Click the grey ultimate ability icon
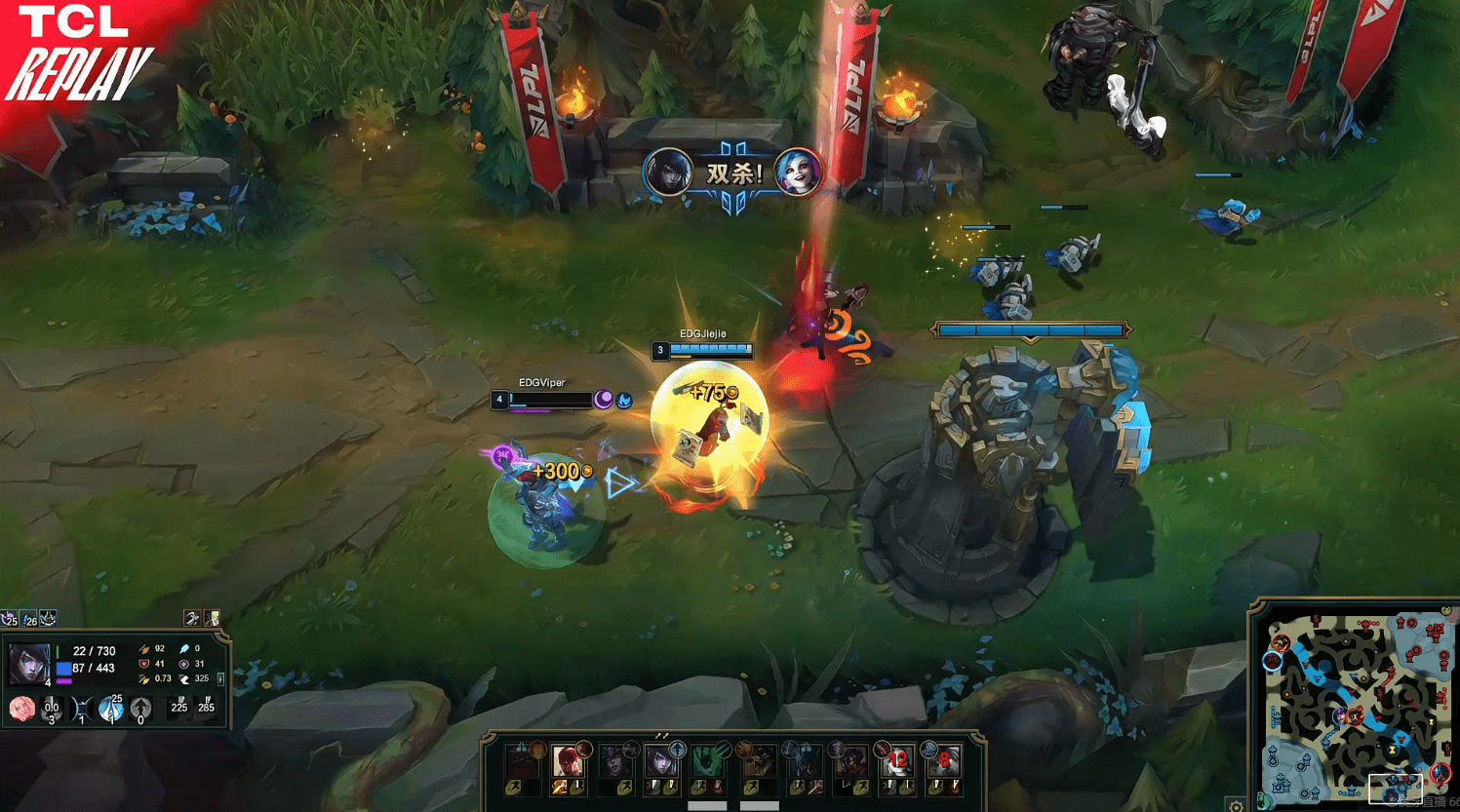The width and height of the screenshot is (1460, 812). (140, 709)
